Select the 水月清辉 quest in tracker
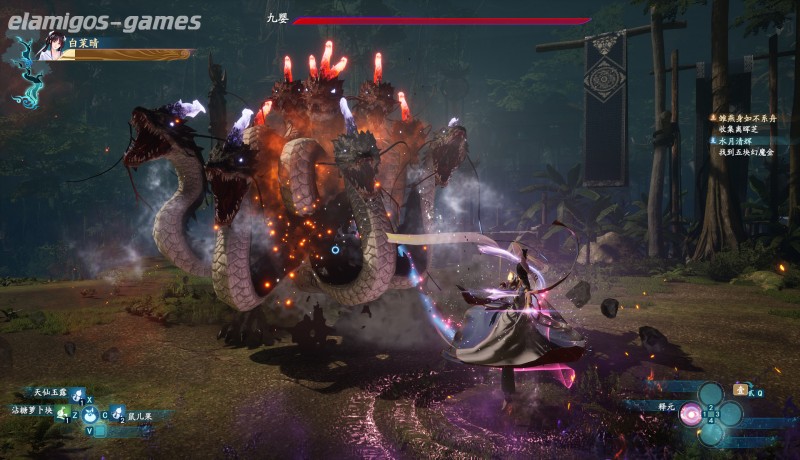This screenshot has width=800, height=460. (x=739, y=140)
